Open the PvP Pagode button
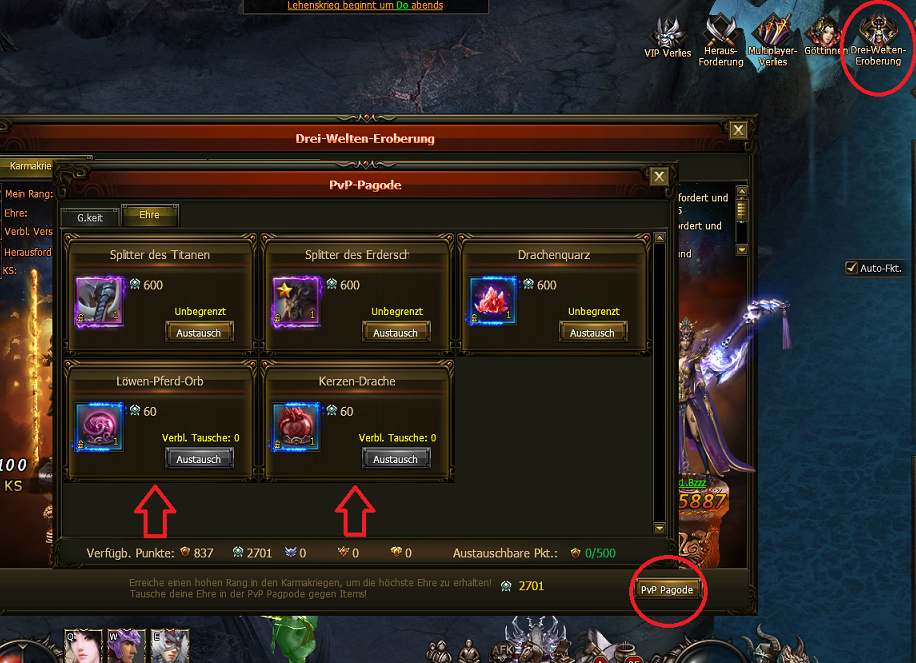Image resolution: width=916 pixels, height=663 pixels. 667,589
